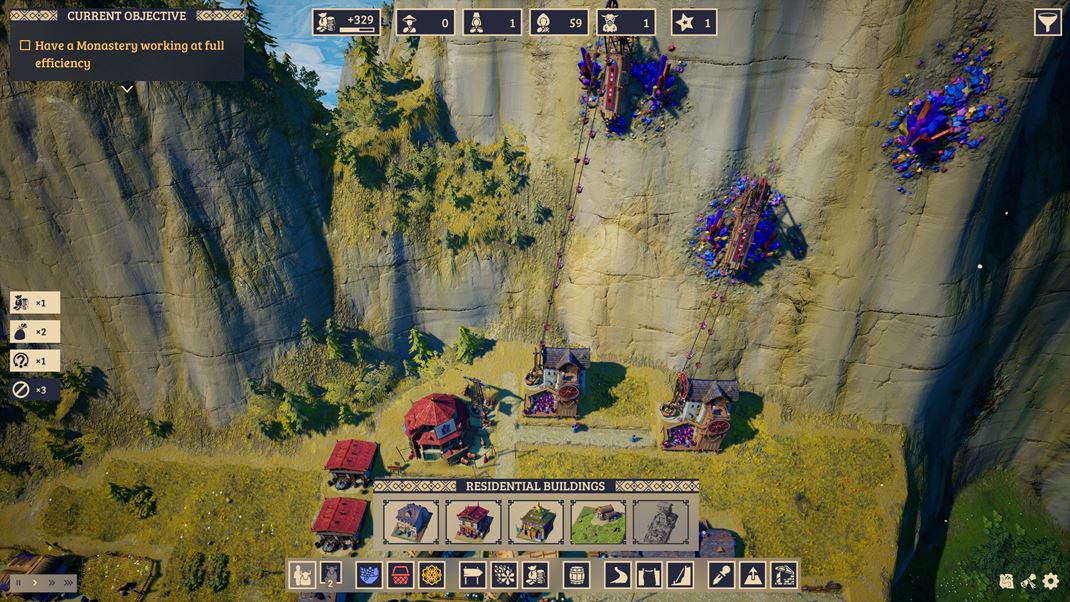Viewport: 1070px width, 602px height.
Task: Select the winding path tool
Action: coord(618,575)
